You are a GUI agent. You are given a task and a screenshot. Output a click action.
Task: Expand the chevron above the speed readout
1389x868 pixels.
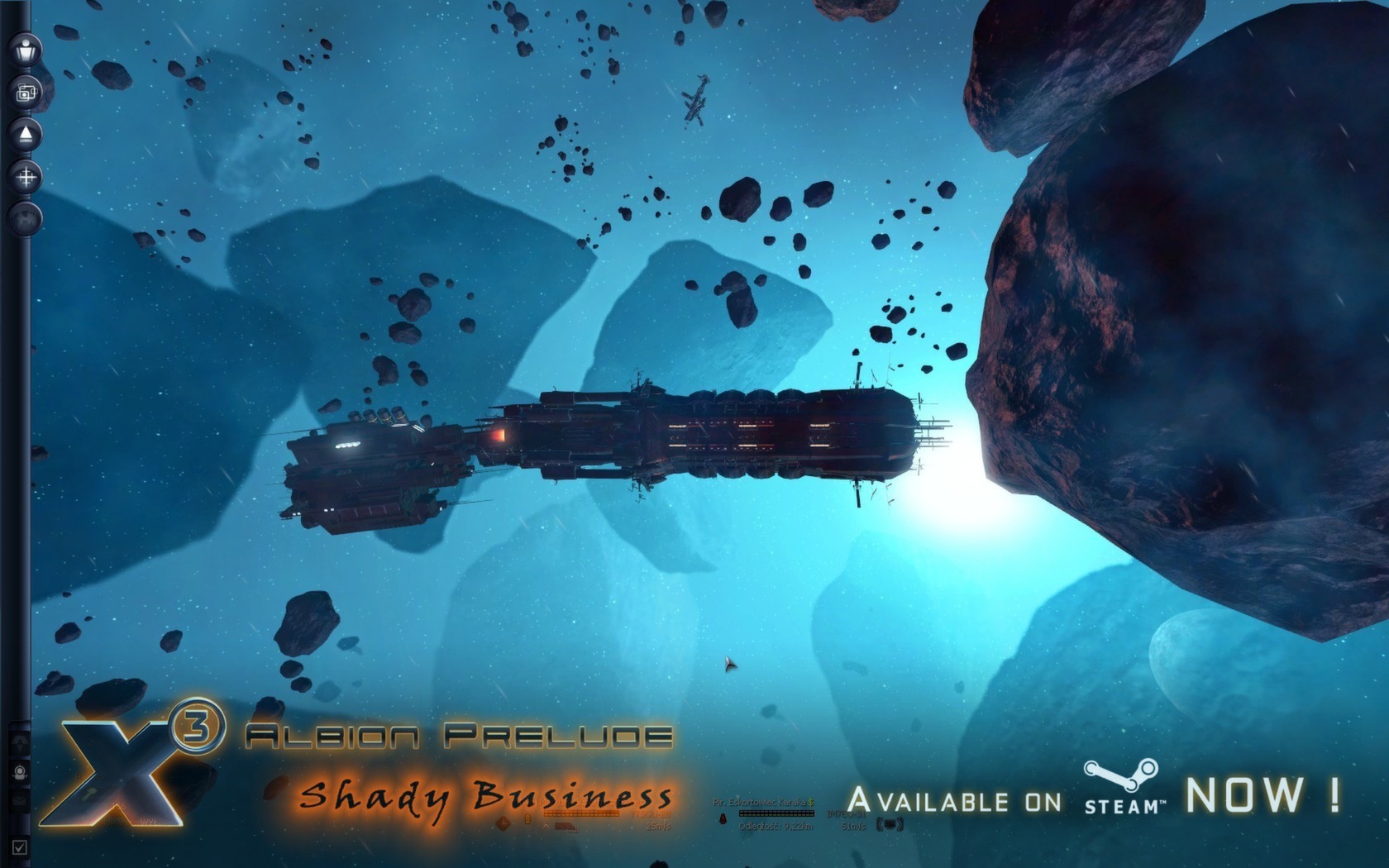(546, 826)
